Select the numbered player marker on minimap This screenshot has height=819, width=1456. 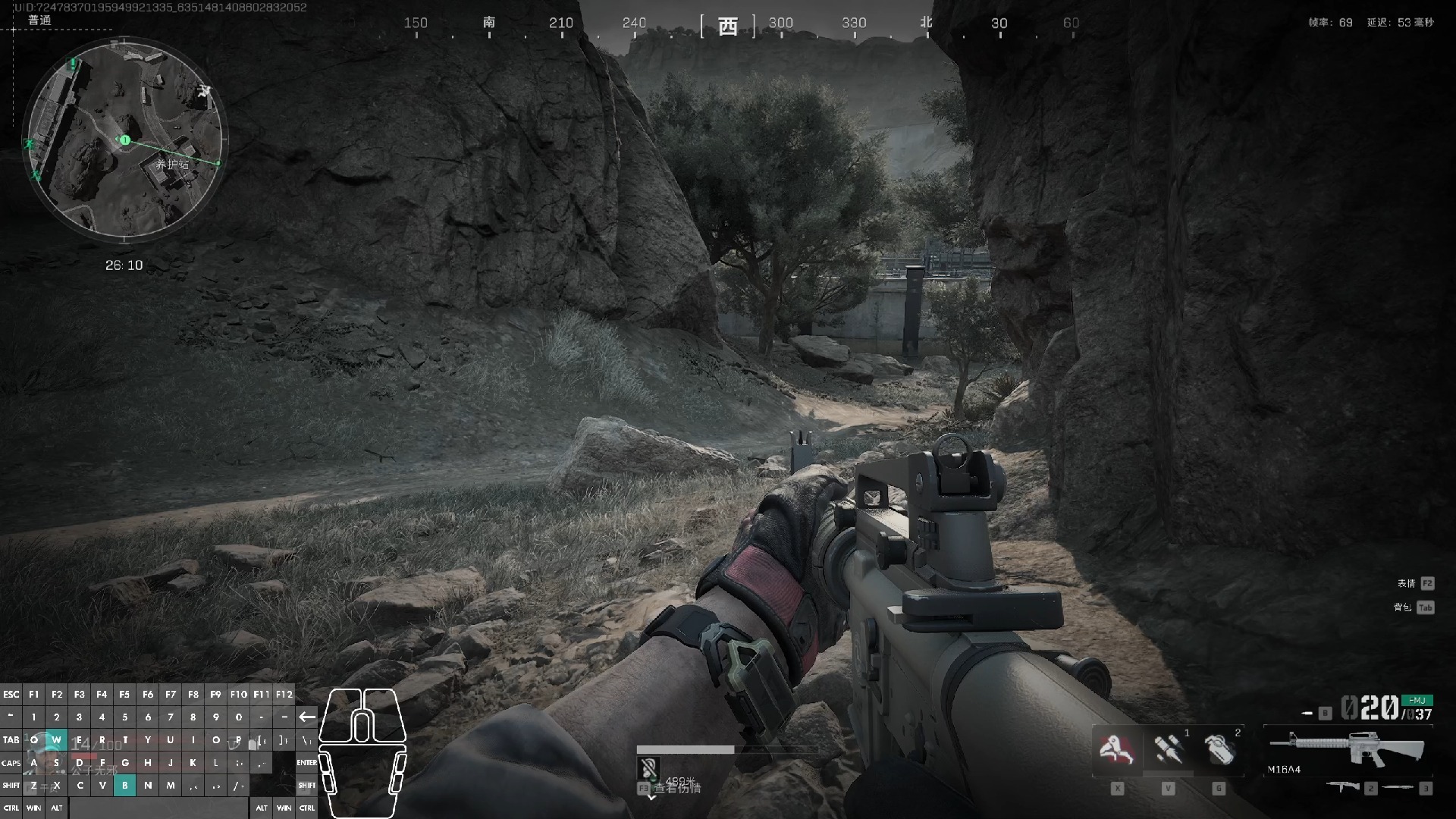point(124,140)
